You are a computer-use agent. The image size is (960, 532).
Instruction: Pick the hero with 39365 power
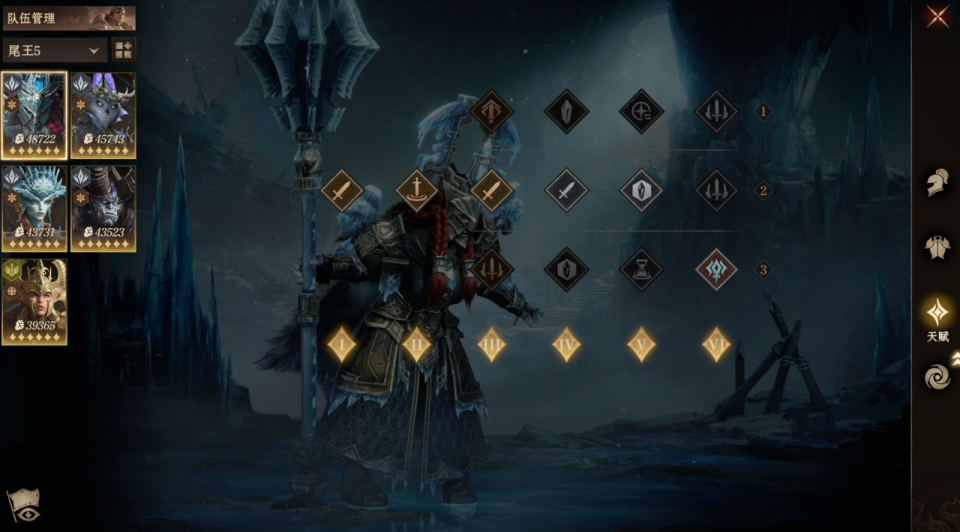click(34, 301)
